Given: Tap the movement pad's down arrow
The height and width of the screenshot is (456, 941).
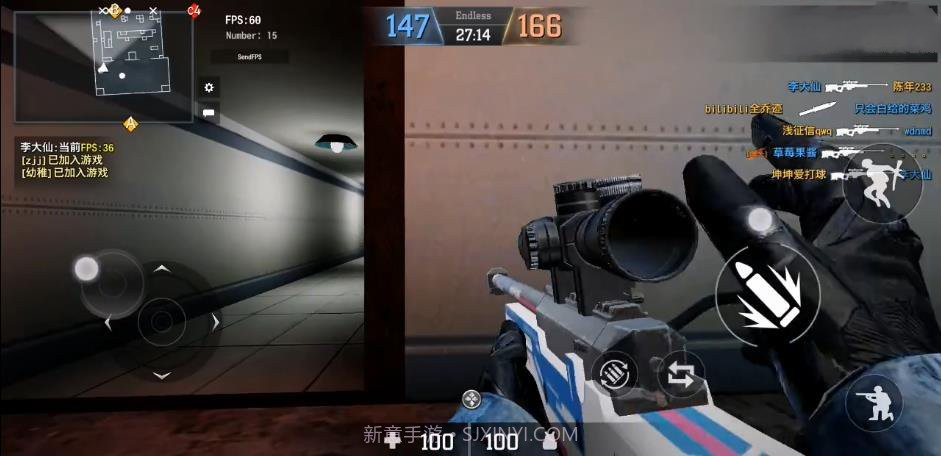Looking at the screenshot, I should 160,375.
